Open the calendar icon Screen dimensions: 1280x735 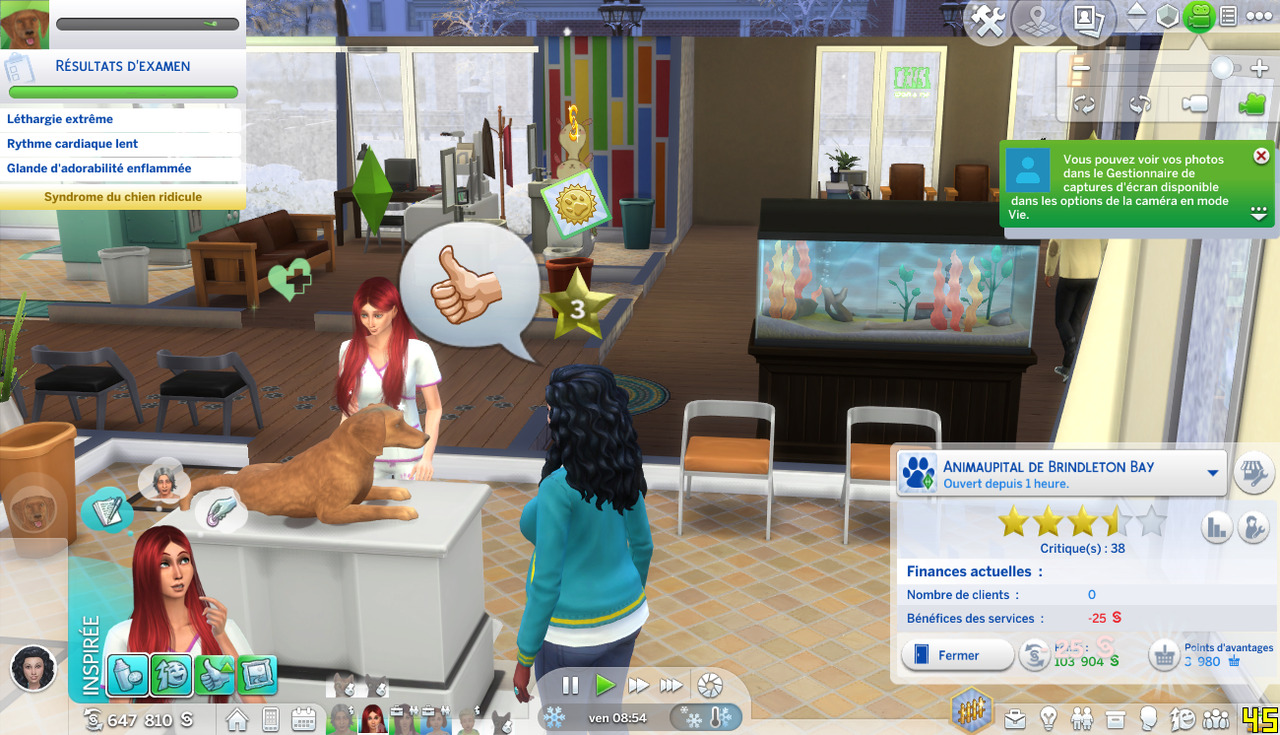tap(303, 719)
